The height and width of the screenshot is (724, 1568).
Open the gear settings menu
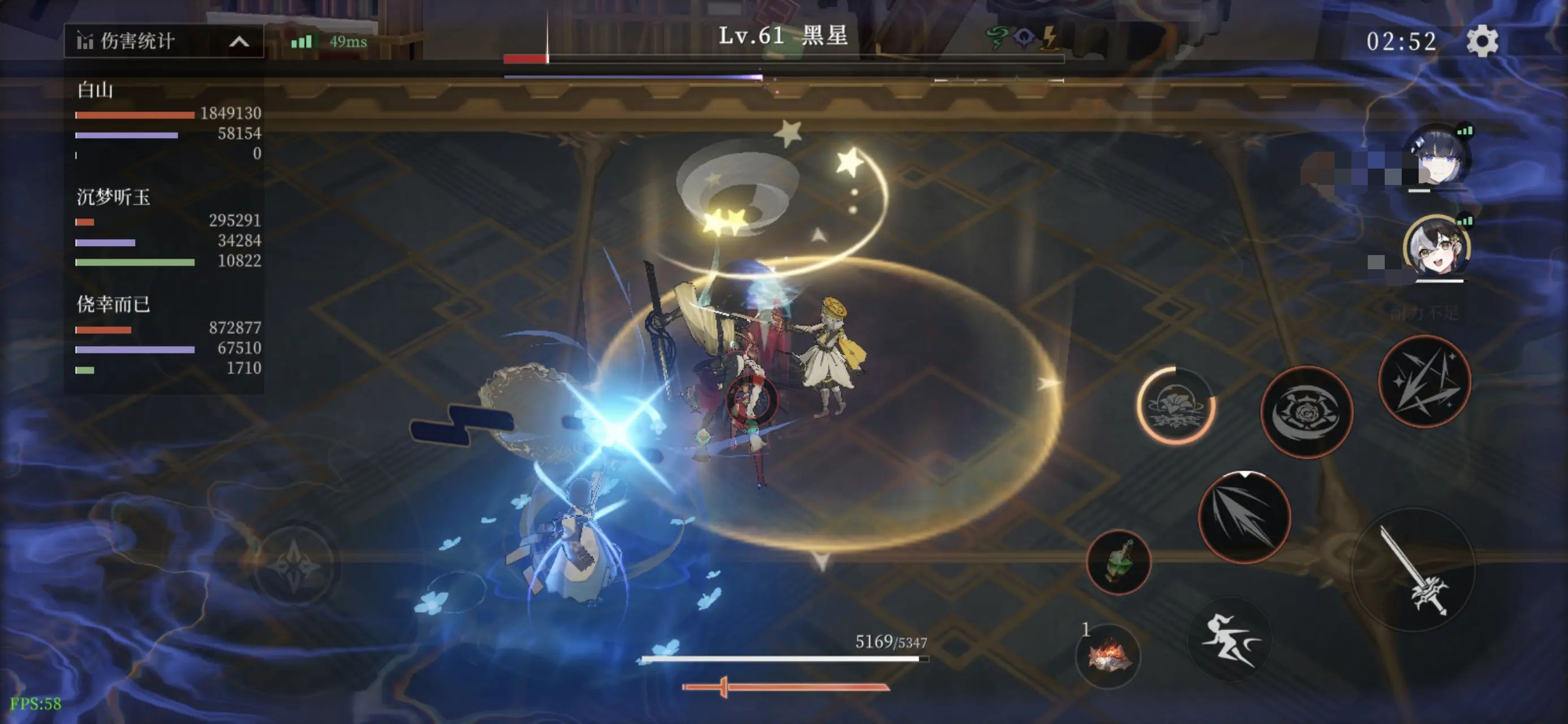1481,41
